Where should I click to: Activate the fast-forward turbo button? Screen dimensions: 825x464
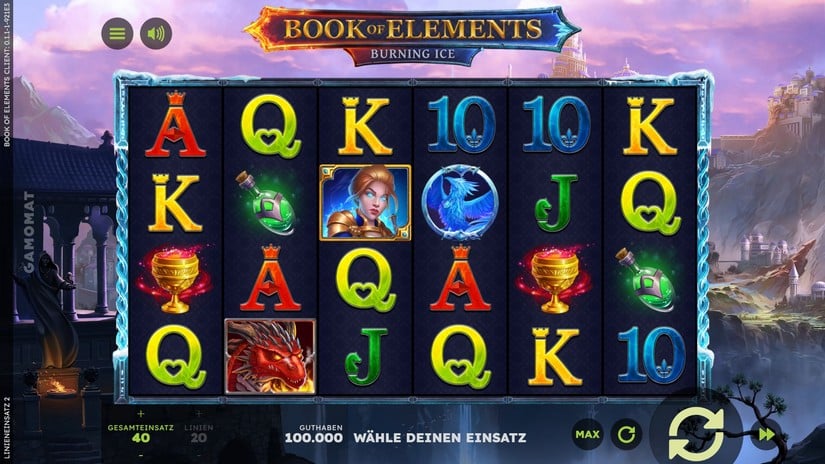[x=765, y=434]
